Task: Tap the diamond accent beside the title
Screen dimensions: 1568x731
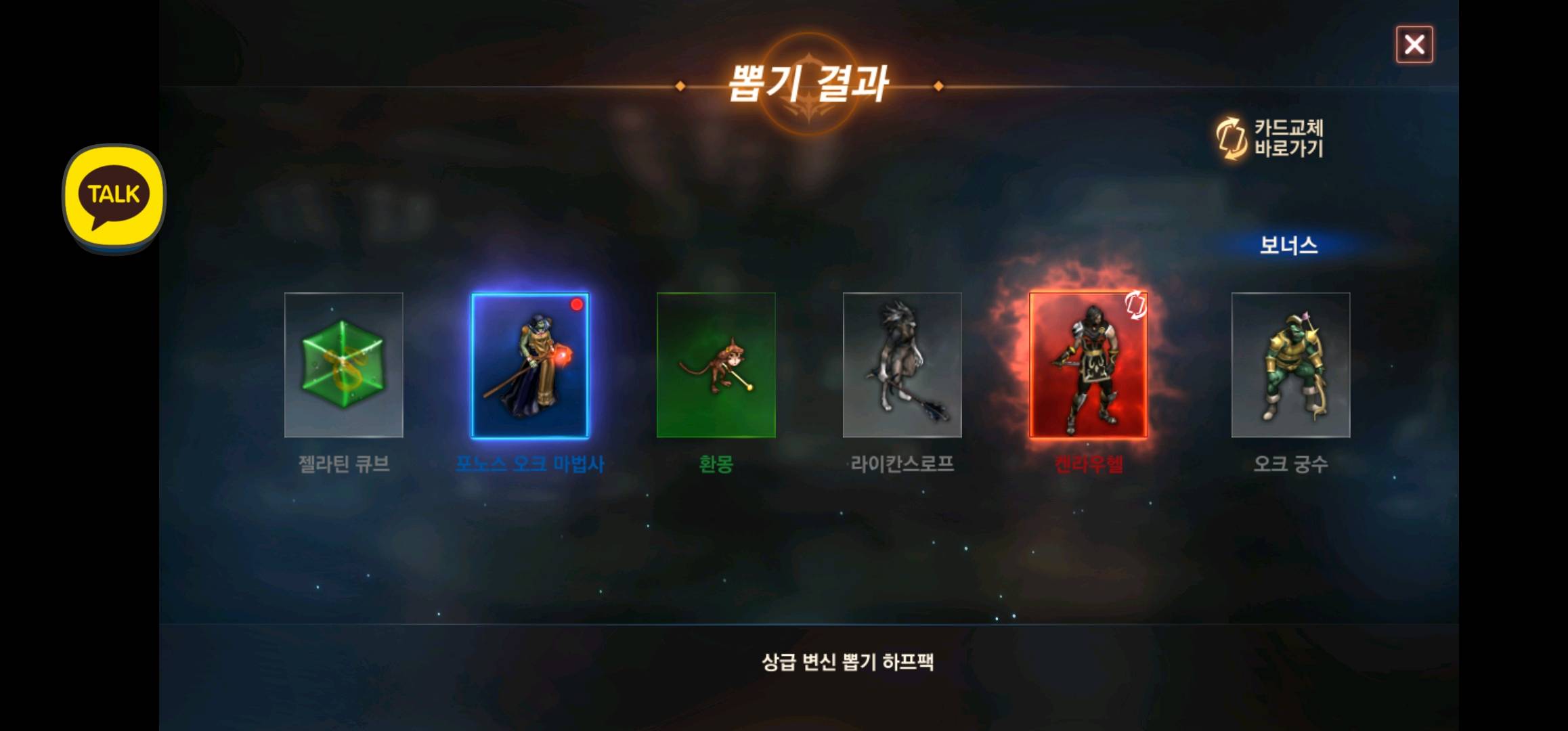Action: [679, 86]
